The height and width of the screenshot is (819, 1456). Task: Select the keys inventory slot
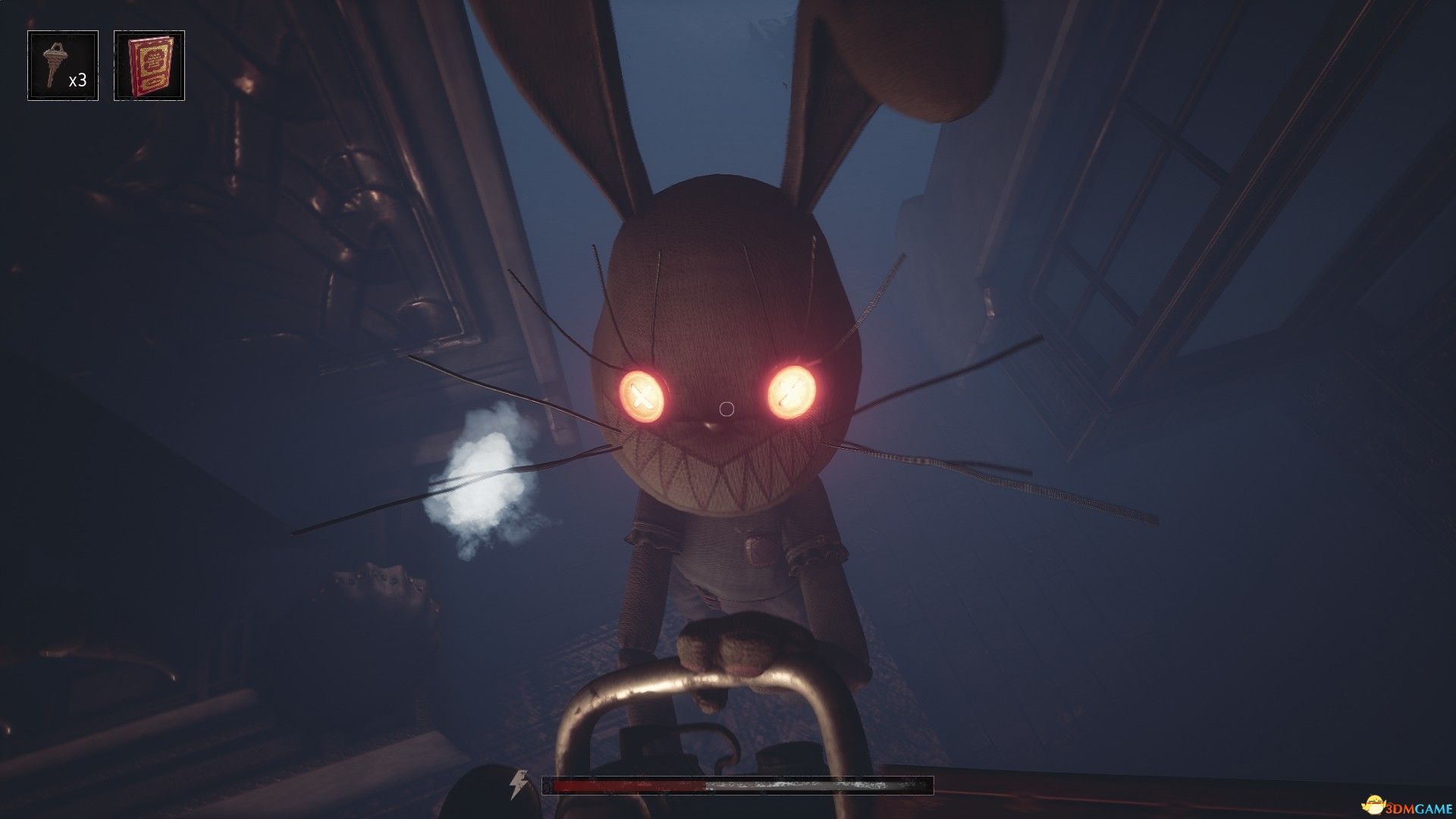63,66
